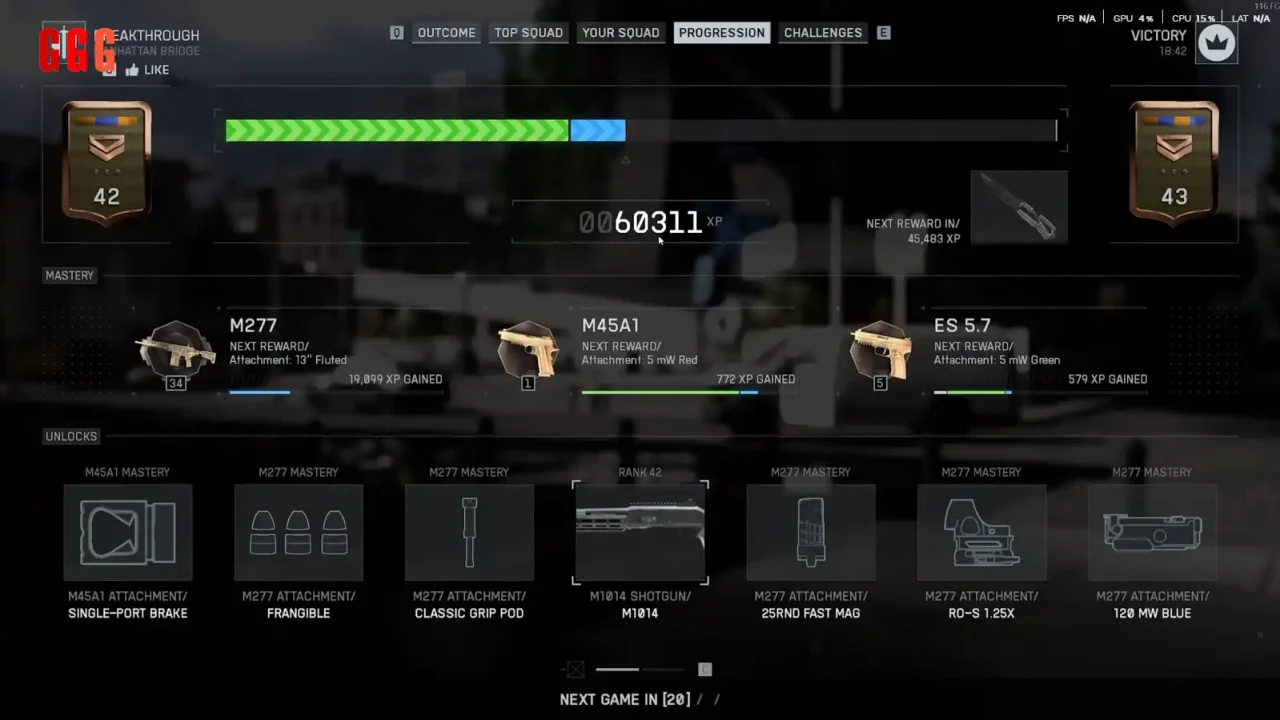Click the next reward knife thumbnail
This screenshot has width=1280, height=720.
pos(1019,207)
